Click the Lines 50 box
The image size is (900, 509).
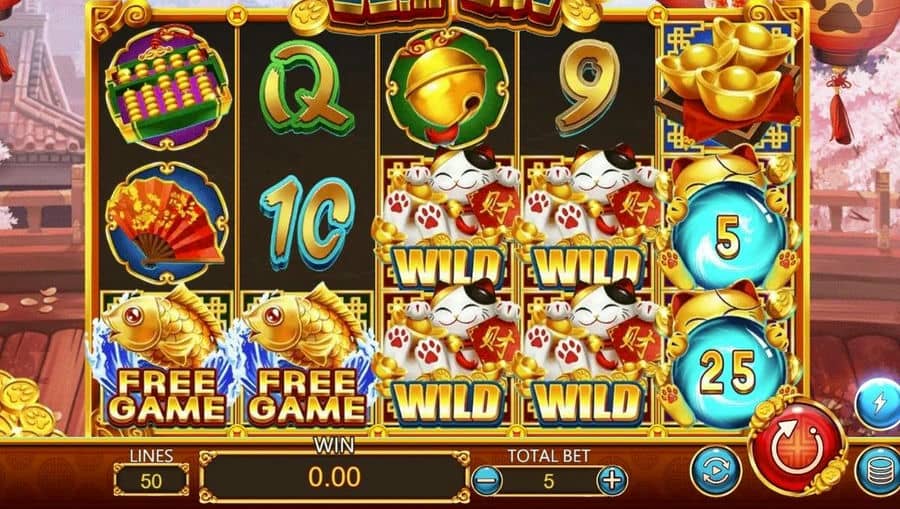[150, 480]
